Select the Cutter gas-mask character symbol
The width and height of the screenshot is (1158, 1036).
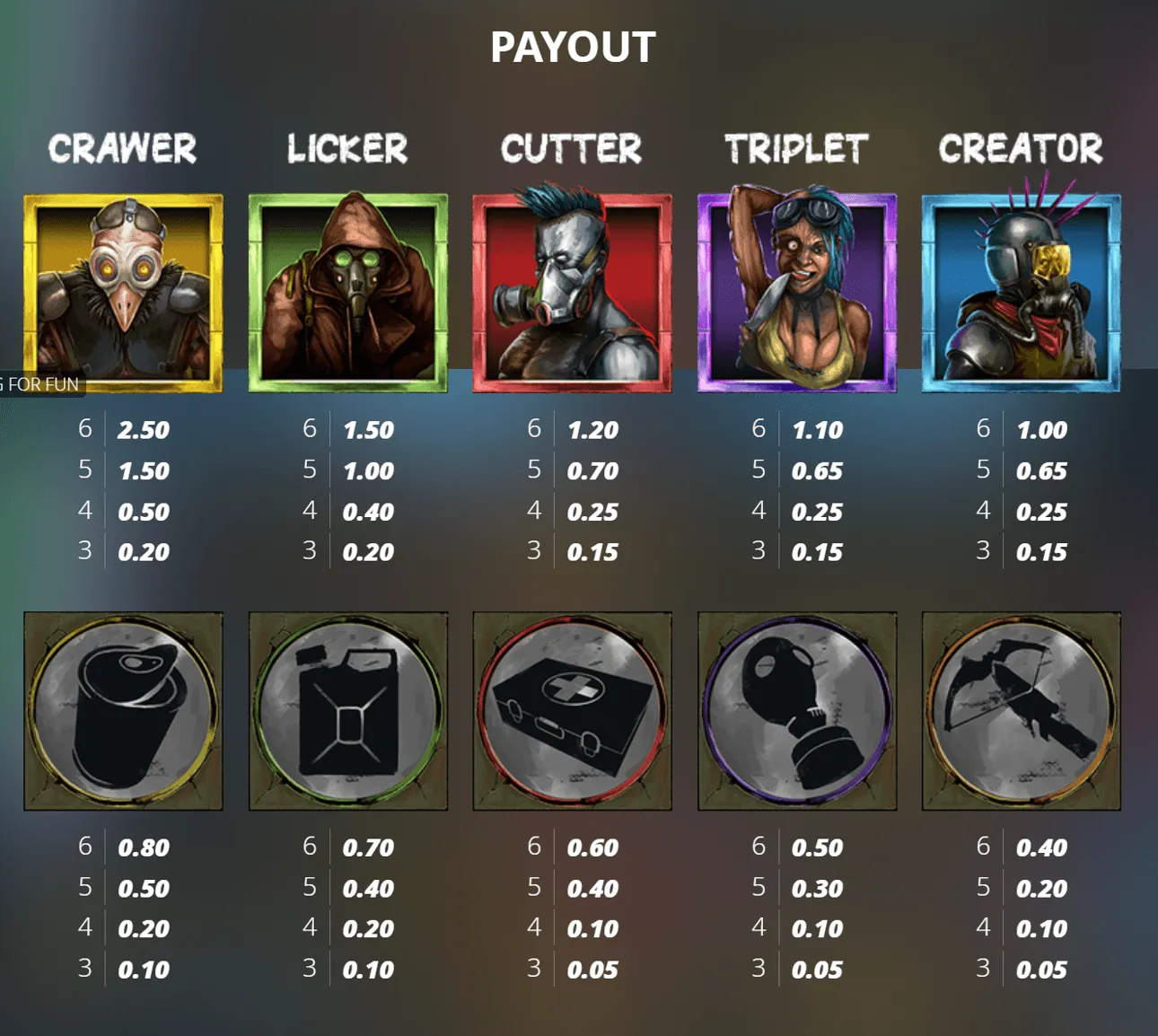573,292
